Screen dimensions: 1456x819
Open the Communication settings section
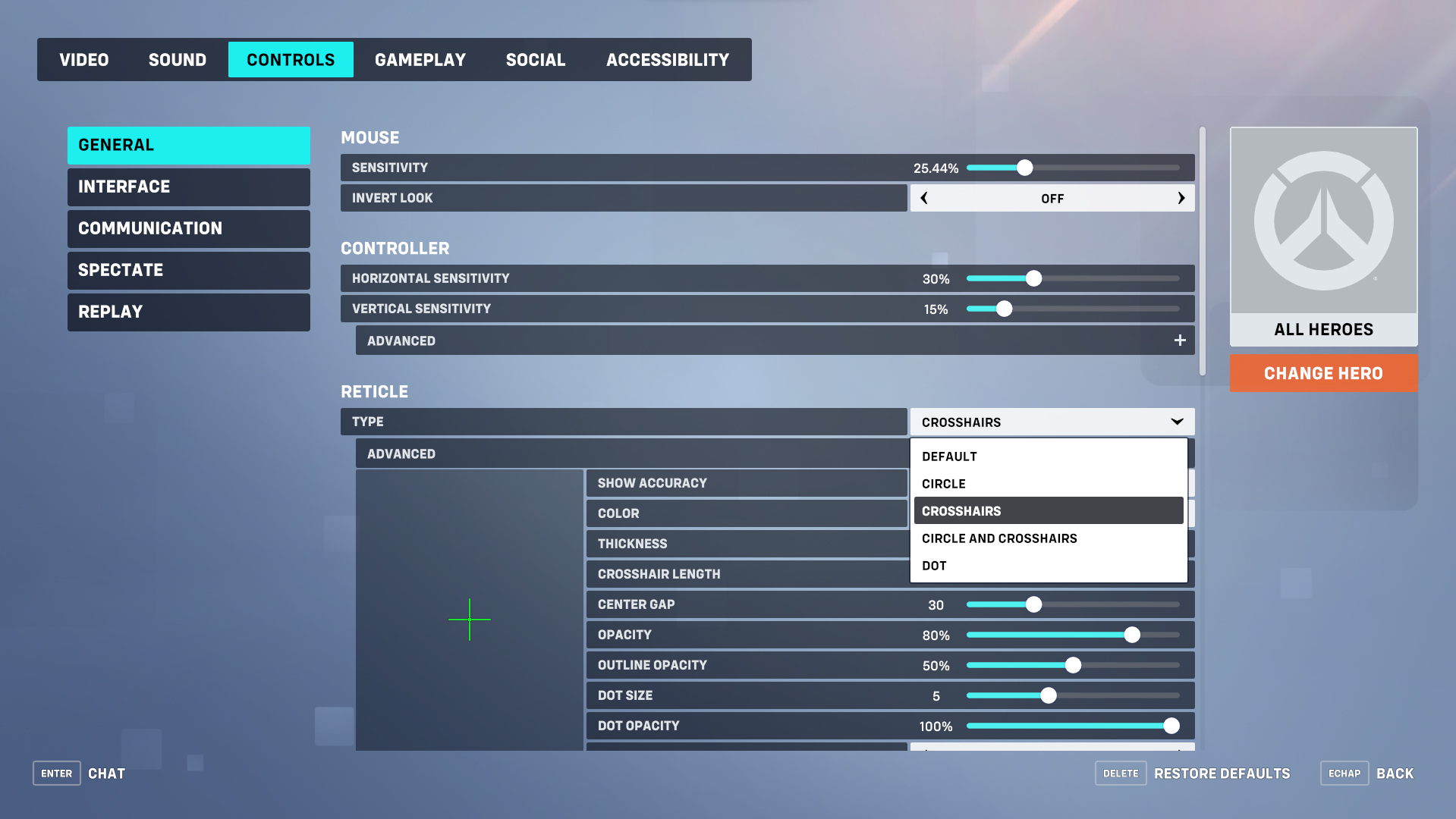(x=188, y=228)
